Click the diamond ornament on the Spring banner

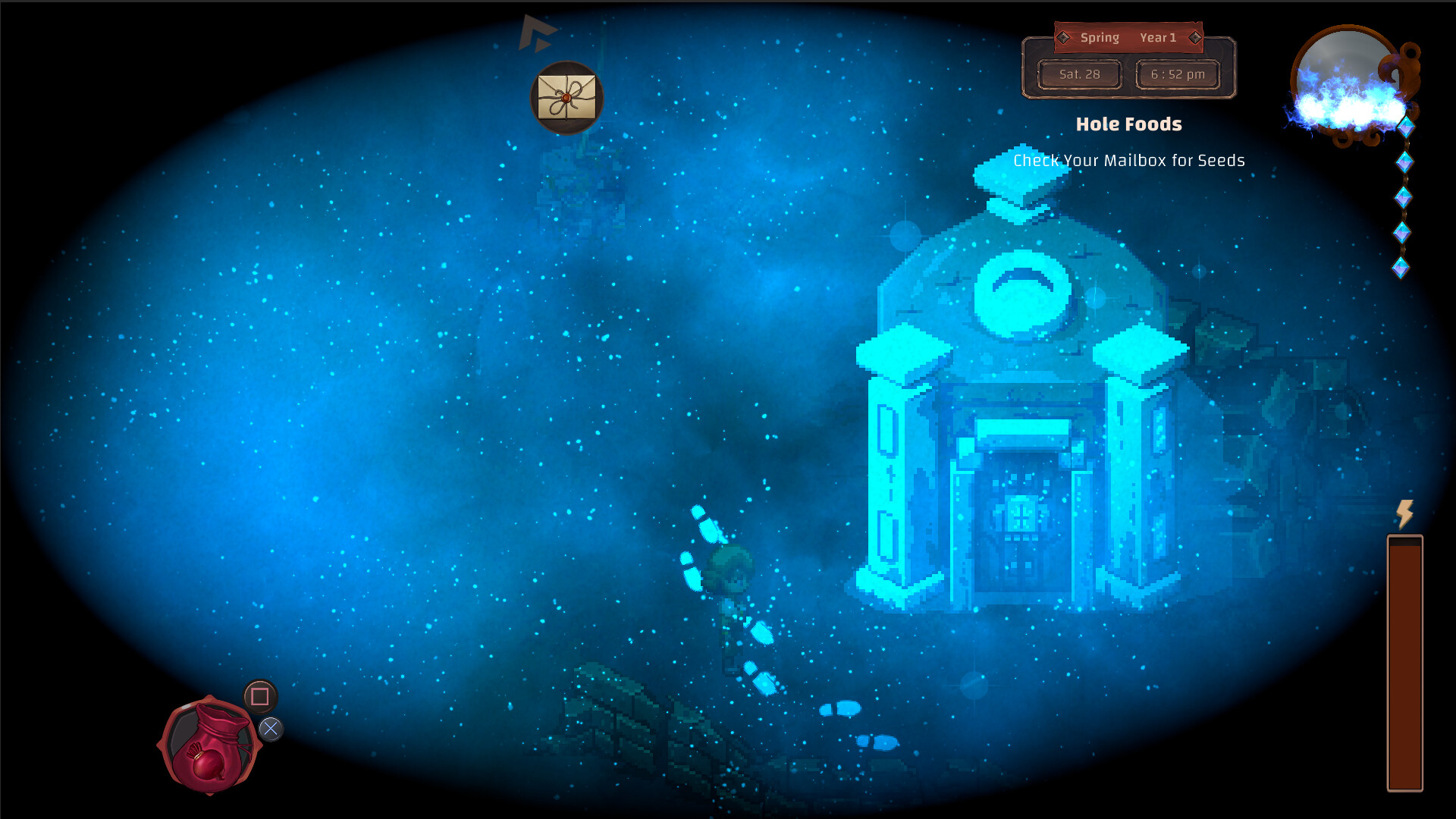pyautogui.click(x=1063, y=37)
